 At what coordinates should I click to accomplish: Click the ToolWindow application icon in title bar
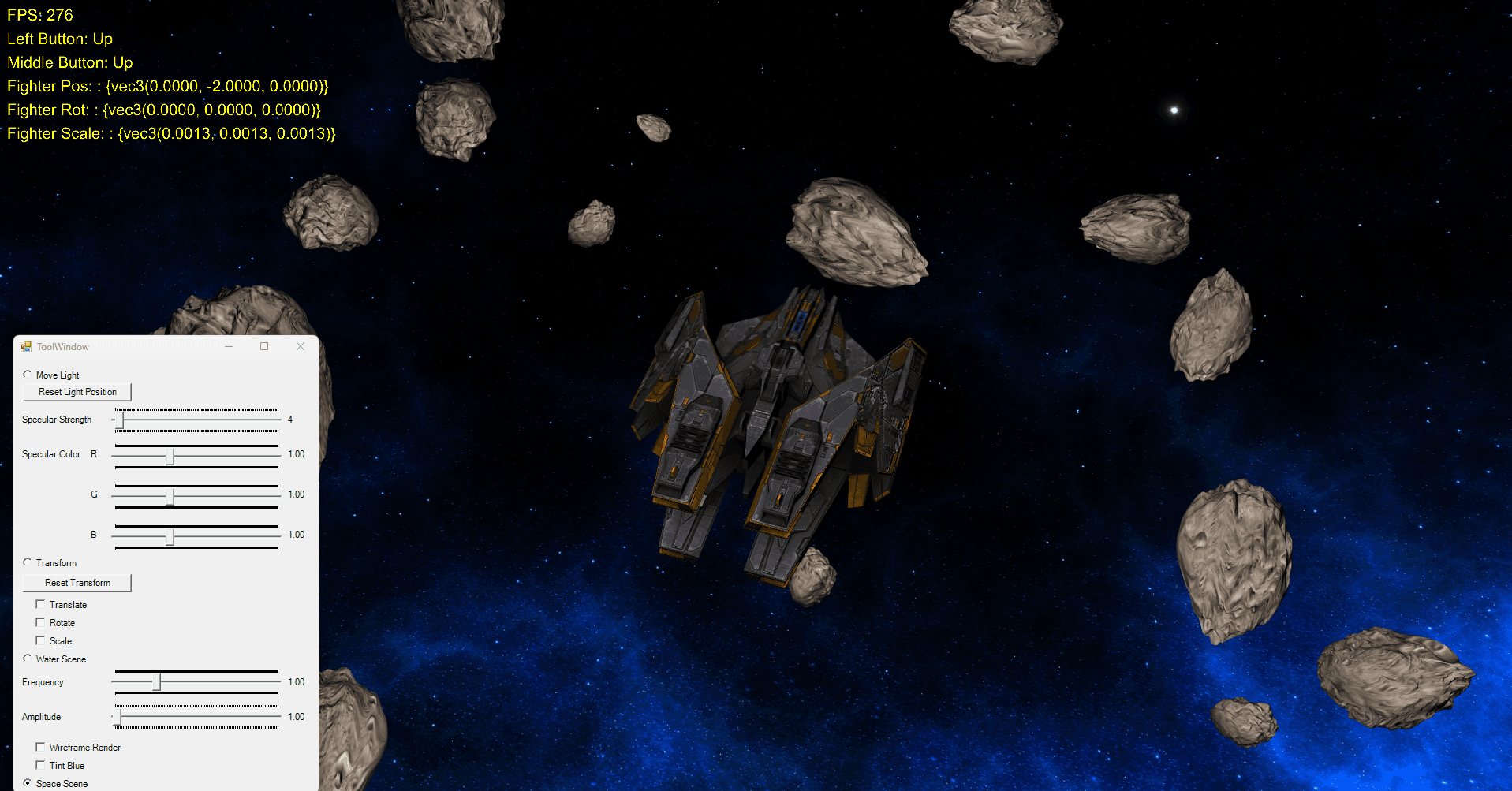tap(24, 345)
